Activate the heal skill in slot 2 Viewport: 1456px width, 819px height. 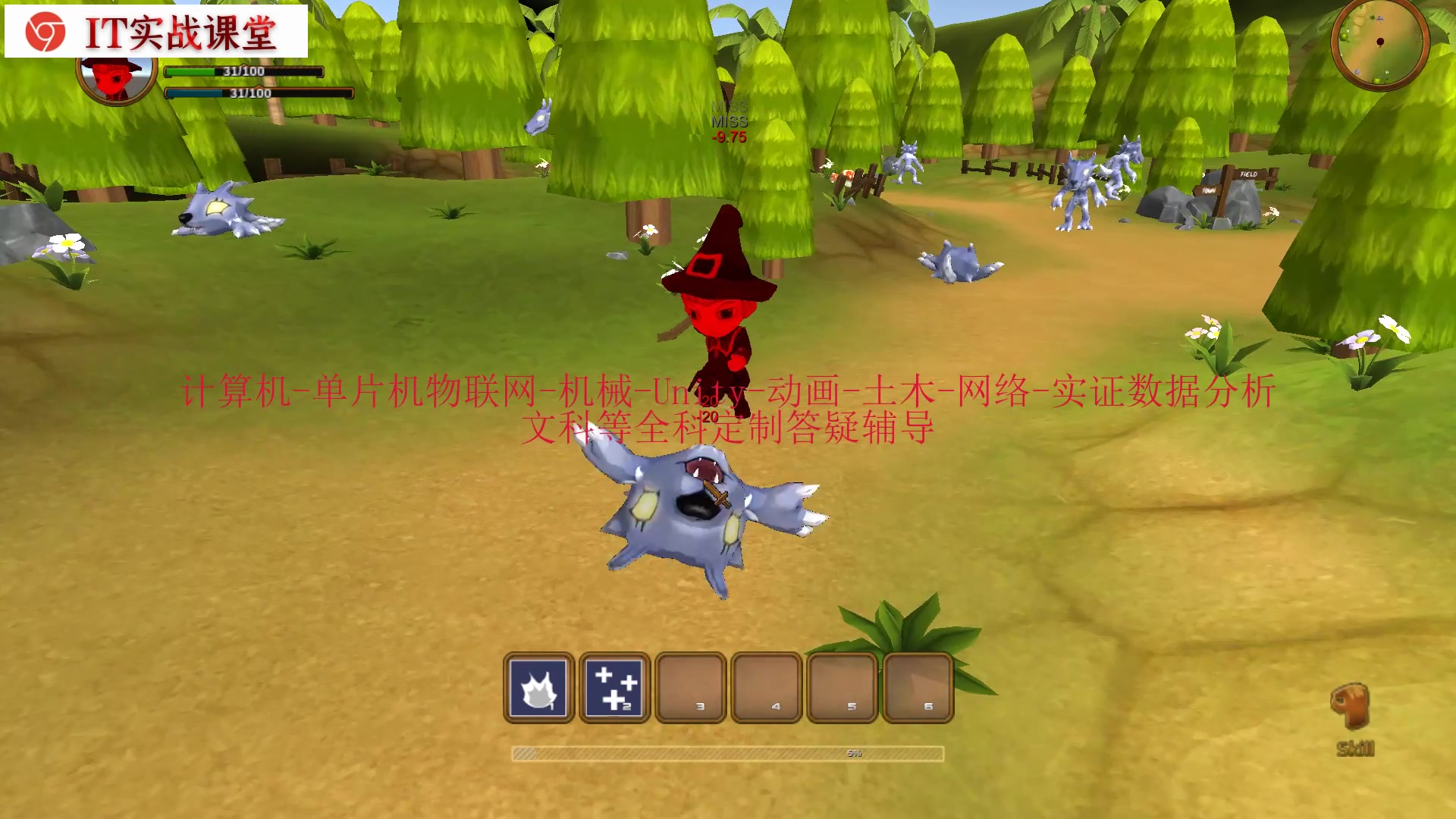click(x=615, y=689)
